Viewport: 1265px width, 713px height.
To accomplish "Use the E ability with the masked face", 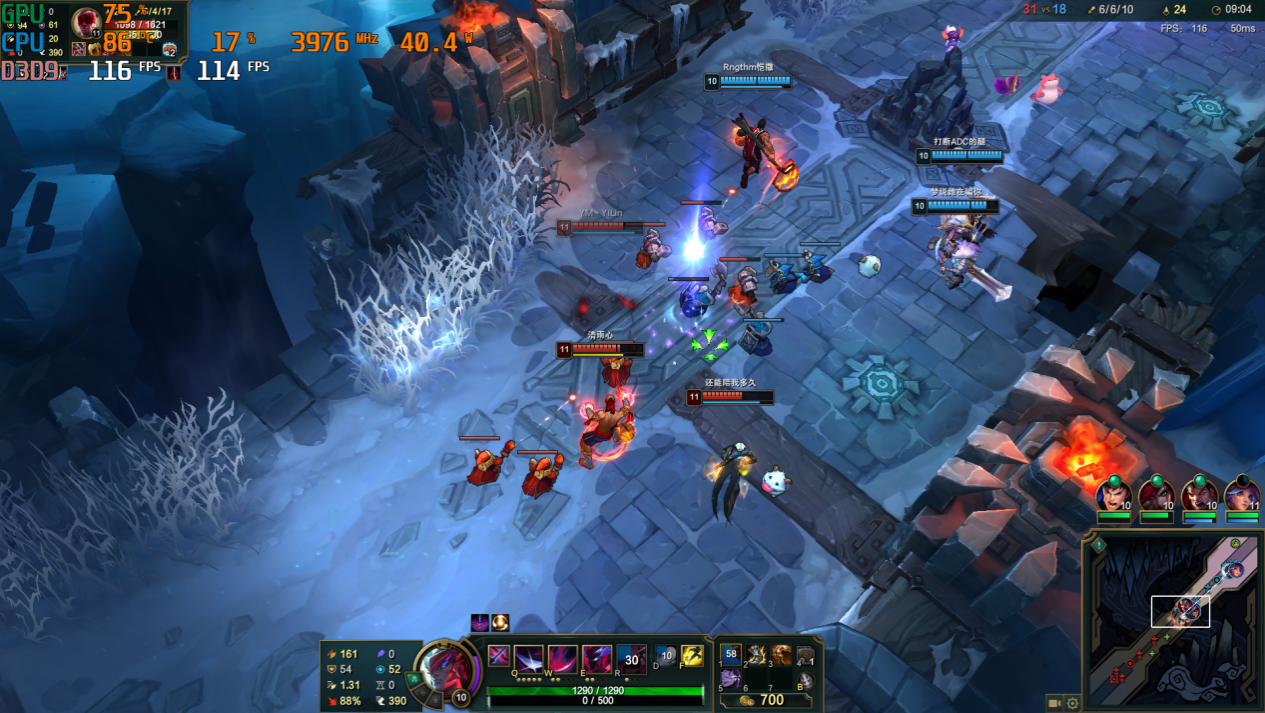I will 597,658.
